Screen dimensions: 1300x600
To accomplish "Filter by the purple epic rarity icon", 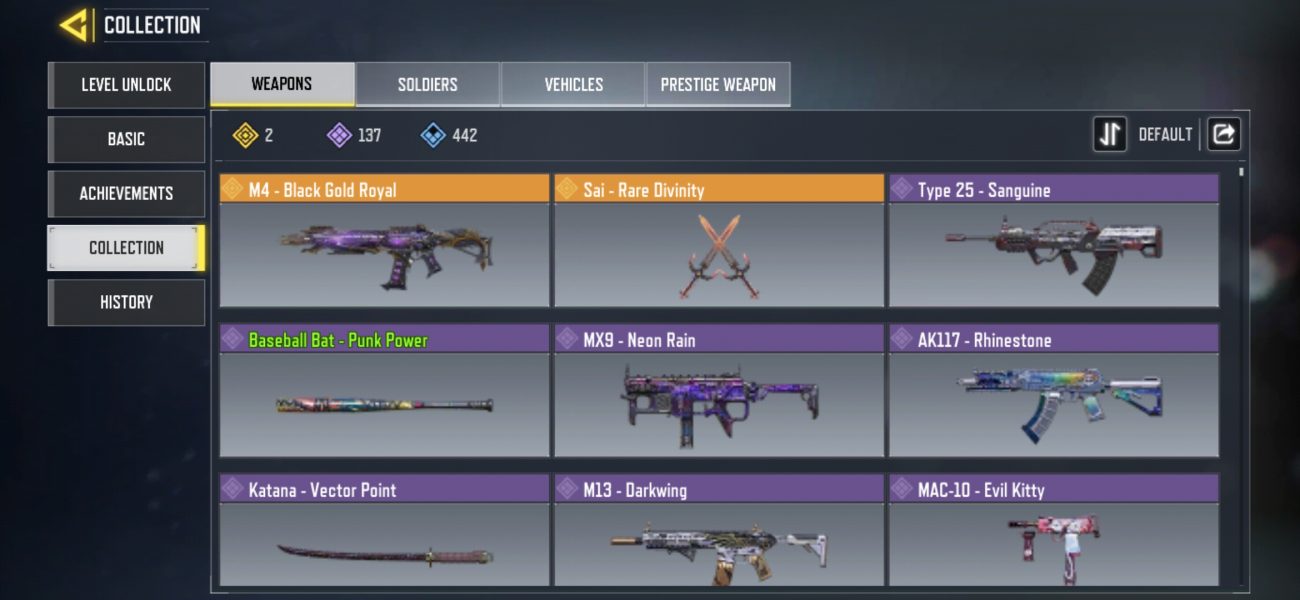I will coord(340,135).
